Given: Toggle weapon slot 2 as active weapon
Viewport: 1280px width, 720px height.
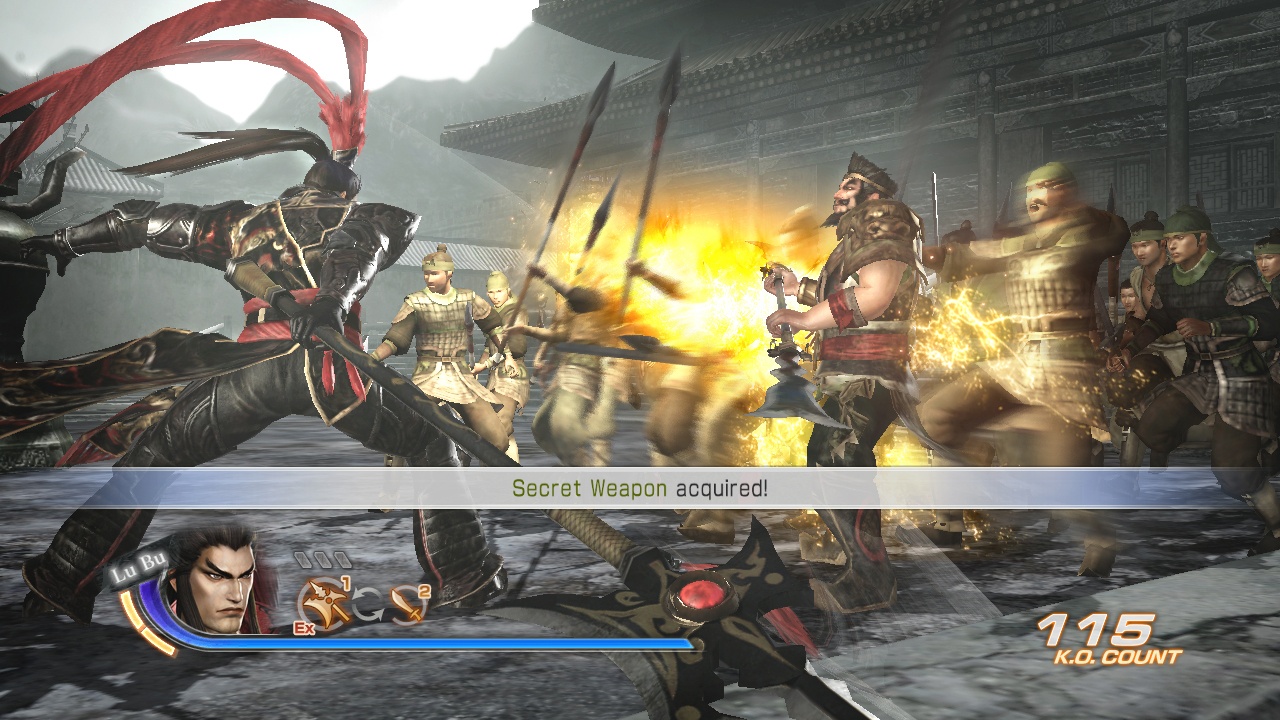Looking at the screenshot, I should point(405,605).
